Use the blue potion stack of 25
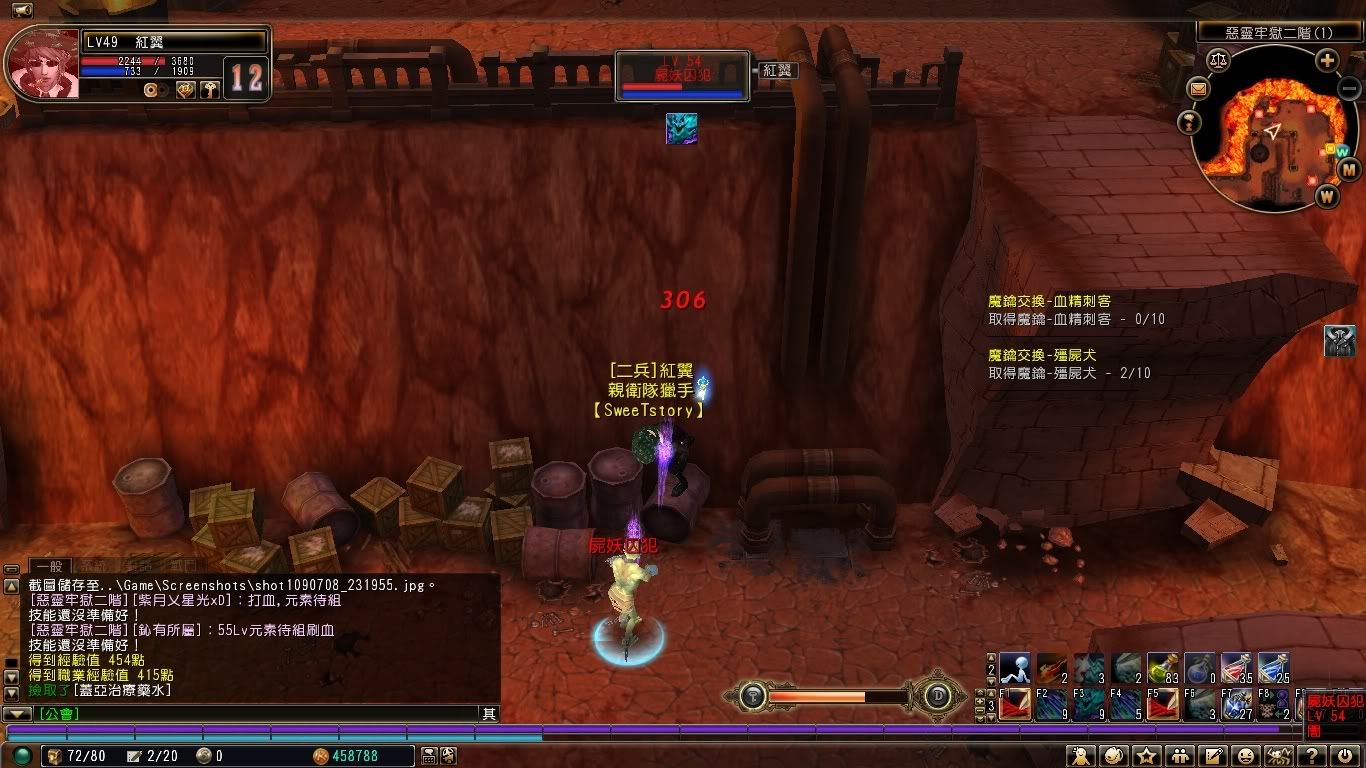The width and height of the screenshot is (1366, 768). [x=1273, y=668]
